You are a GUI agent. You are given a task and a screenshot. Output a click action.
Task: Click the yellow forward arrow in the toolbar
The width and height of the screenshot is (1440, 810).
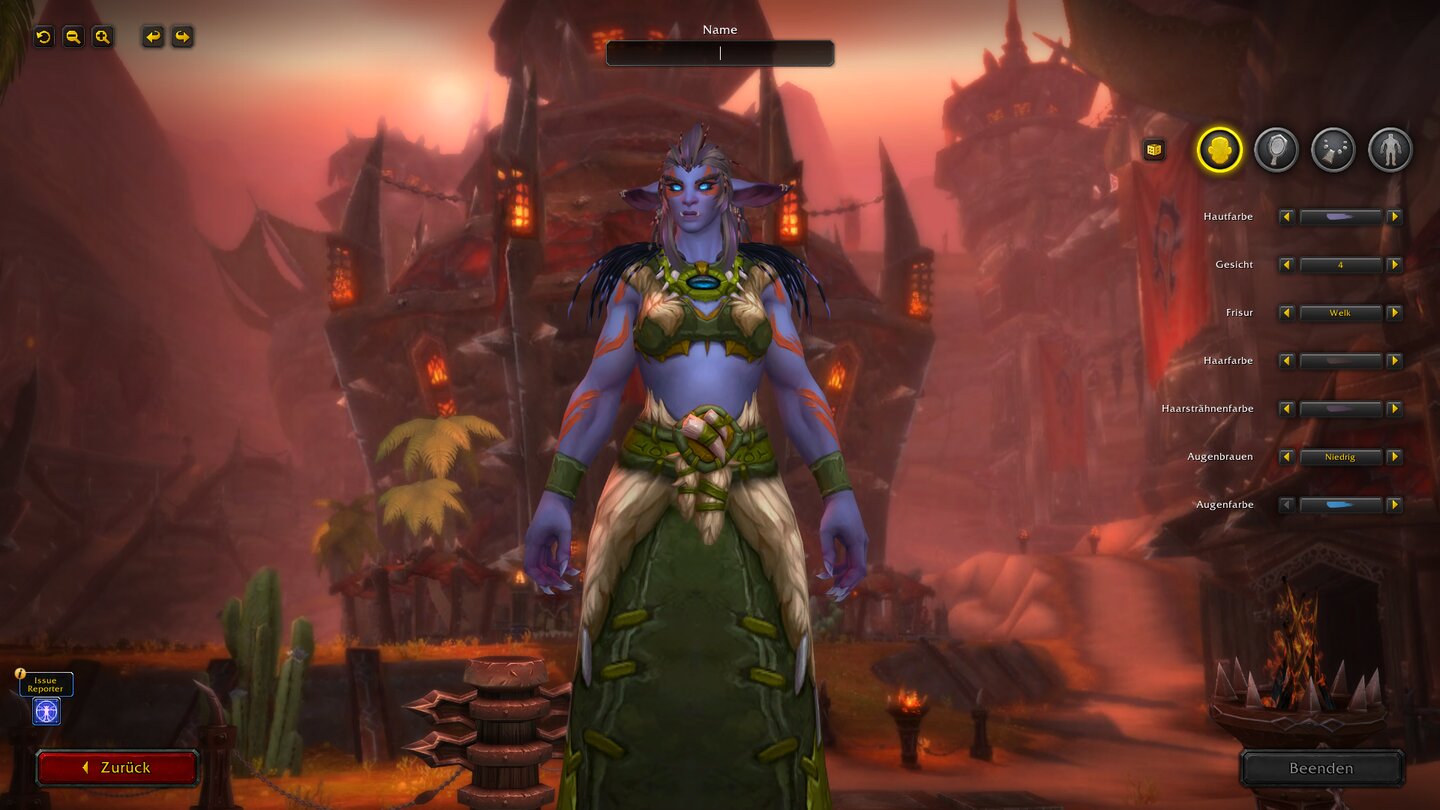(x=182, y=37)
